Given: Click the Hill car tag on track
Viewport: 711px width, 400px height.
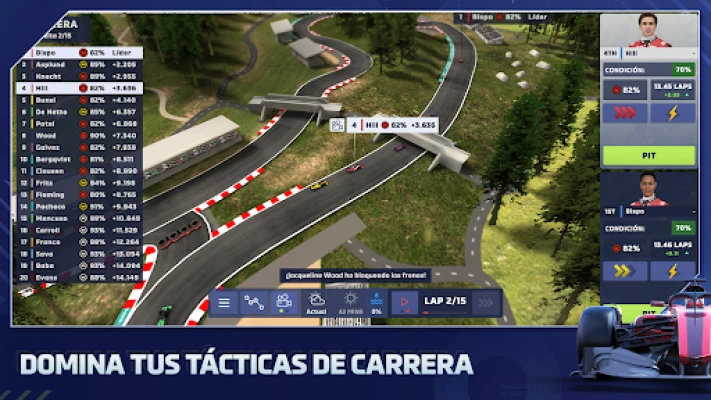Looking at the screenshot, I should [369, 126].
